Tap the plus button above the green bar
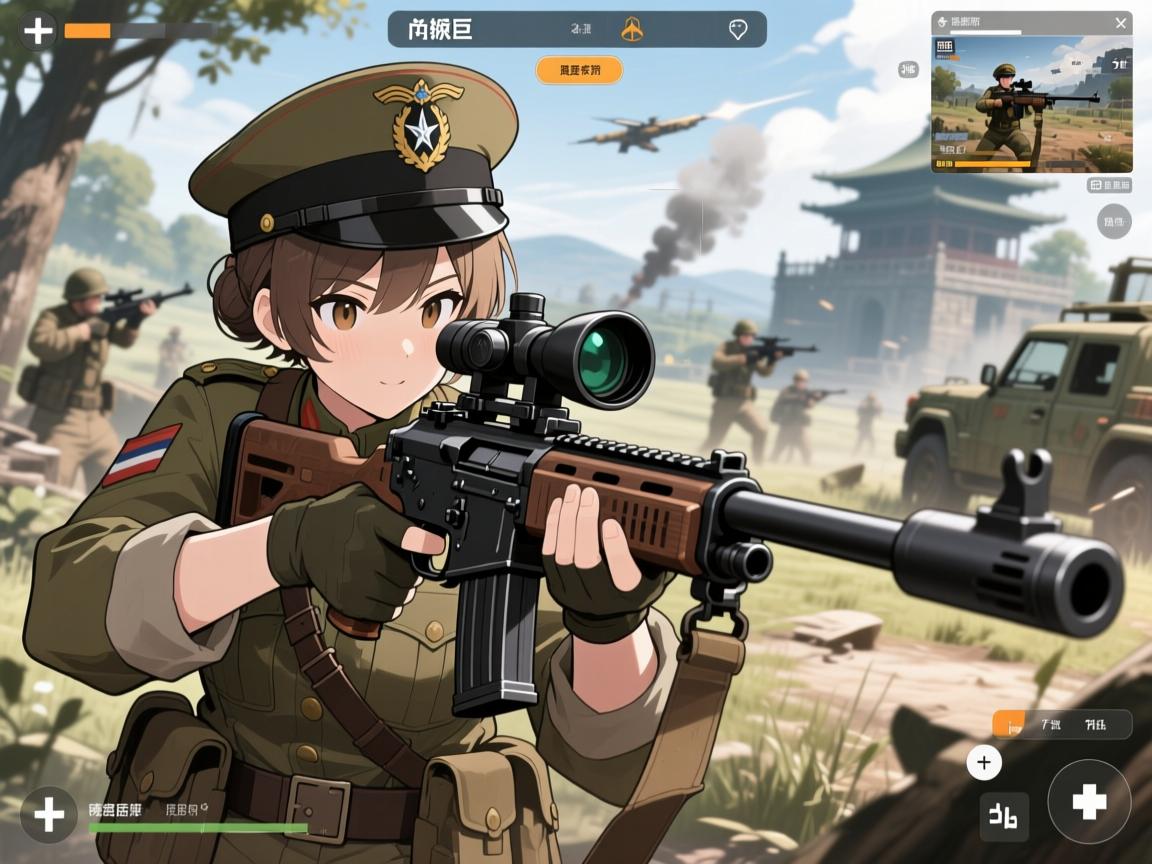 point(48,815)
